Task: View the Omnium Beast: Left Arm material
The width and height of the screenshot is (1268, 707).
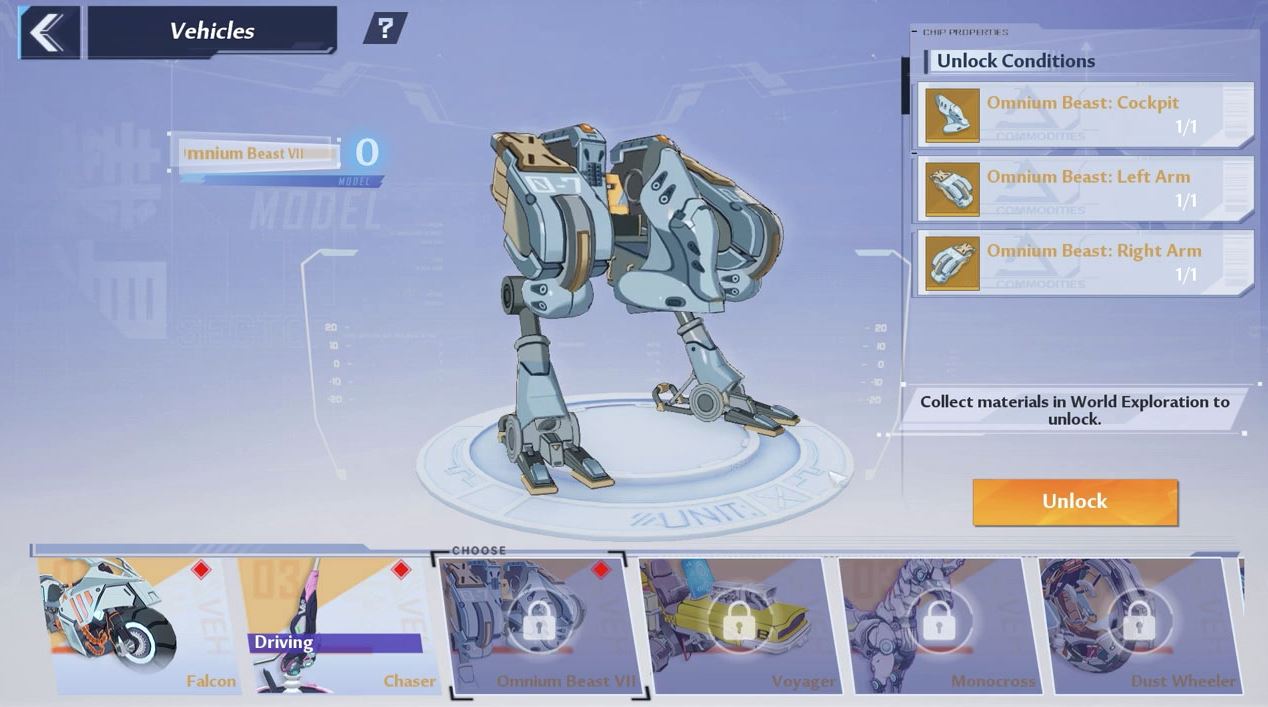Action: [x=1085, y=189]
